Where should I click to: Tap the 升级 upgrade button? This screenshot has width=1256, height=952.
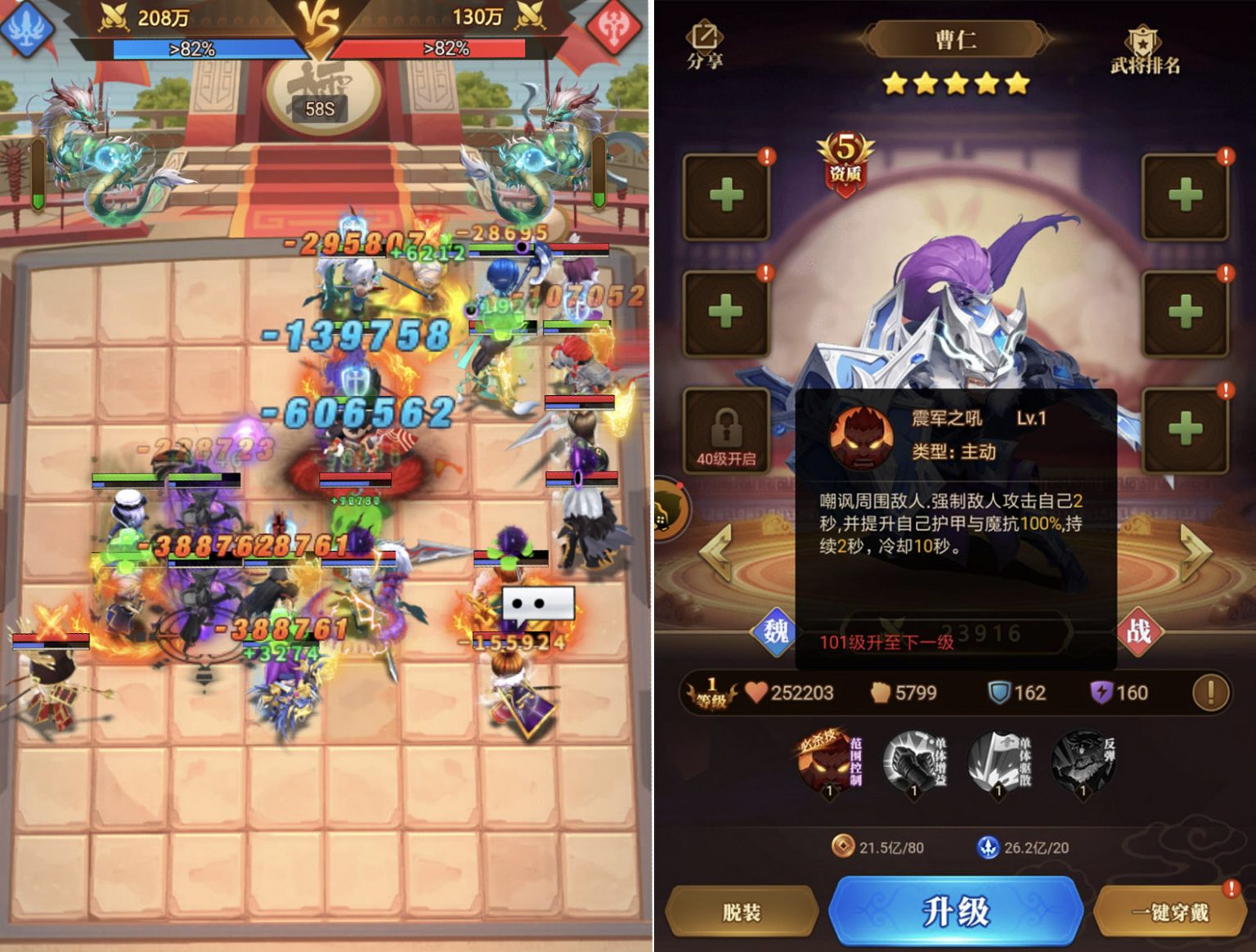(x=955, y=911)
